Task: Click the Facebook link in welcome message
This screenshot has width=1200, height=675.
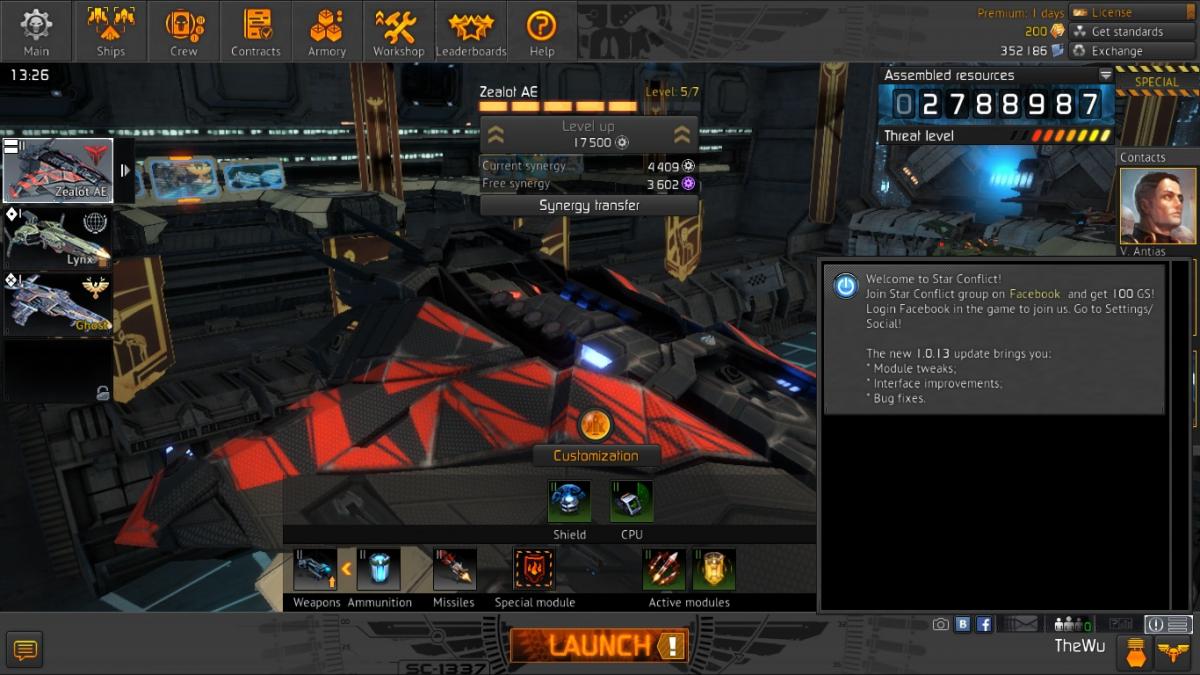Action: click(1034, 294)
